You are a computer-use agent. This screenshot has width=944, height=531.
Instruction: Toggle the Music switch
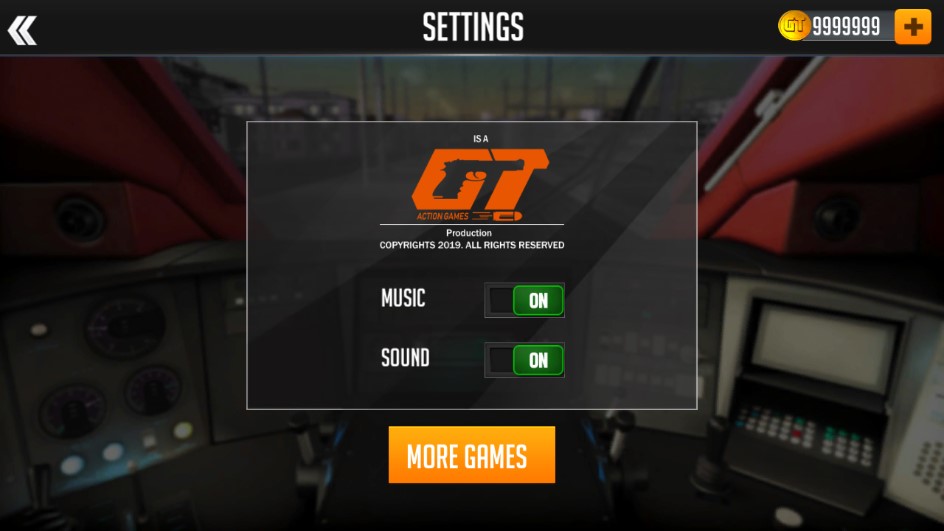coord(524,300)
